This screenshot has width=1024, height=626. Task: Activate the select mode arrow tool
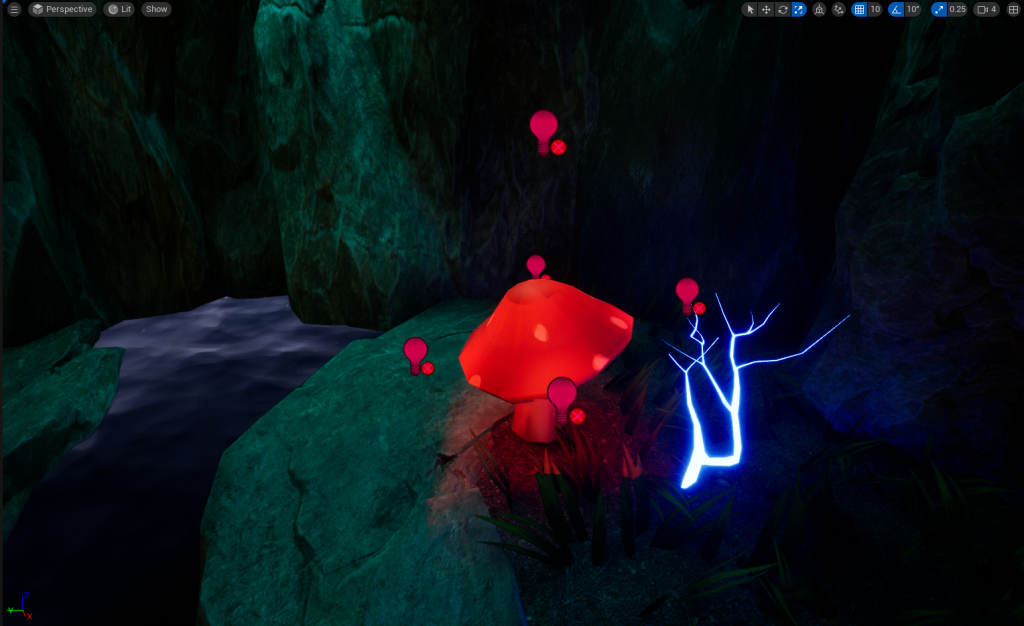[751, 9]
